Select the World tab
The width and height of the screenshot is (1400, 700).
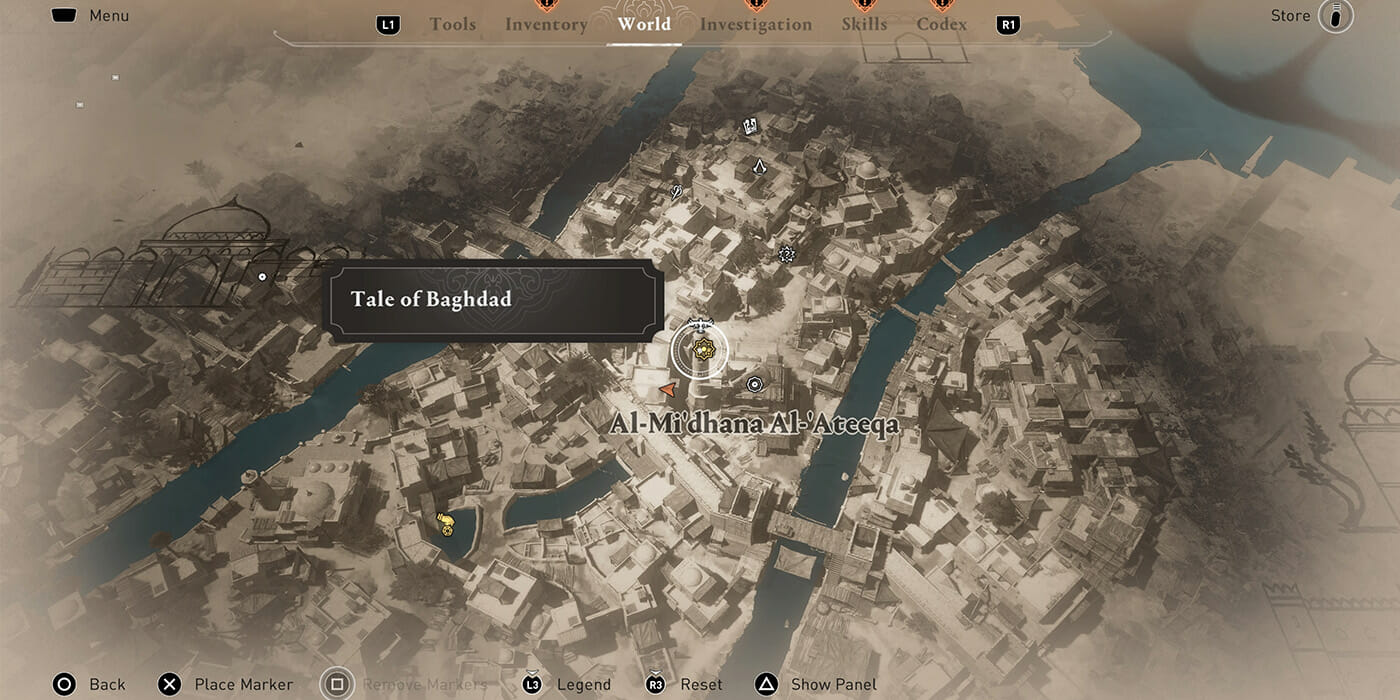point(644,24)
